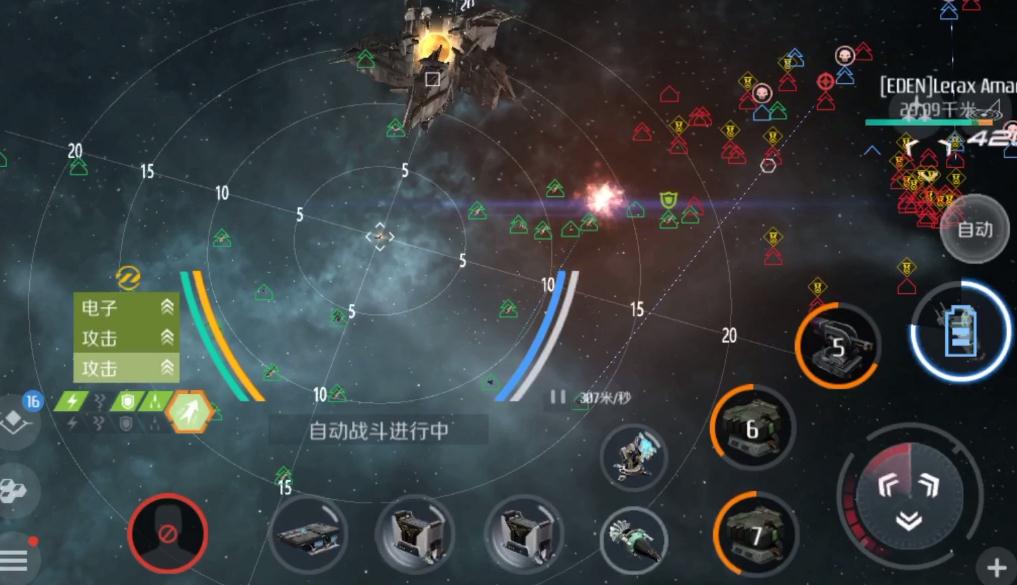This screenshot has width=1017, height=585.
Task: Toggle the pause icon beside the speed
Action: click(x=557, y=397)
